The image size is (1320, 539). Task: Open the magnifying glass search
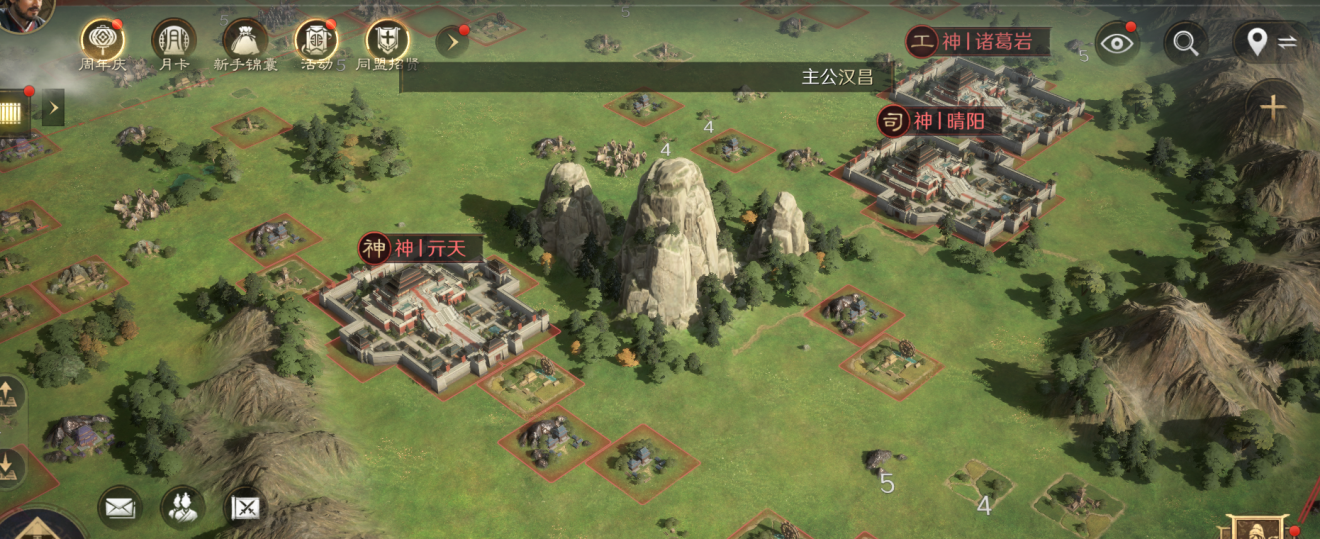coord(1186,43)
